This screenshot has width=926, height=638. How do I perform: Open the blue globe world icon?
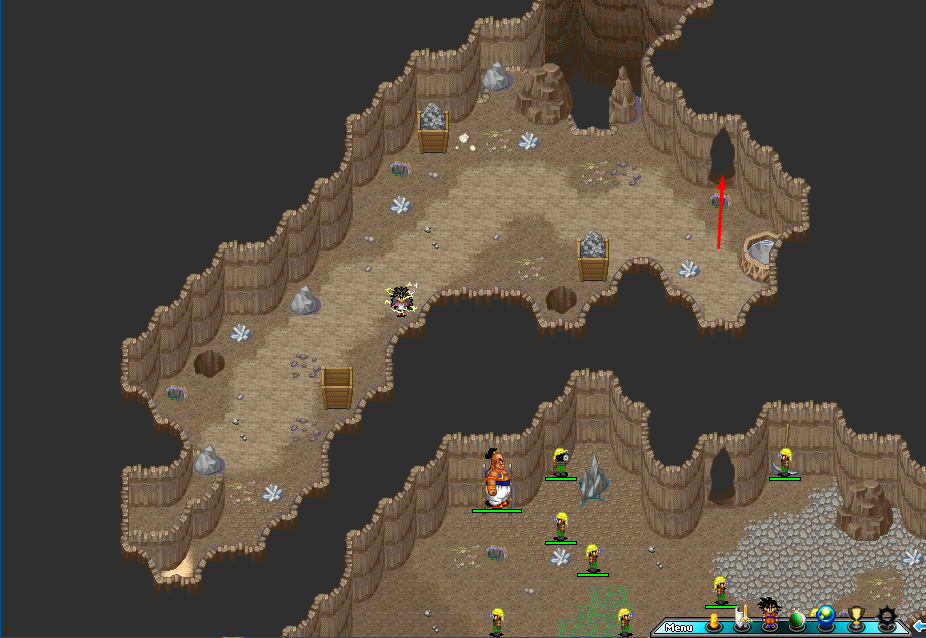click(826, 618)
